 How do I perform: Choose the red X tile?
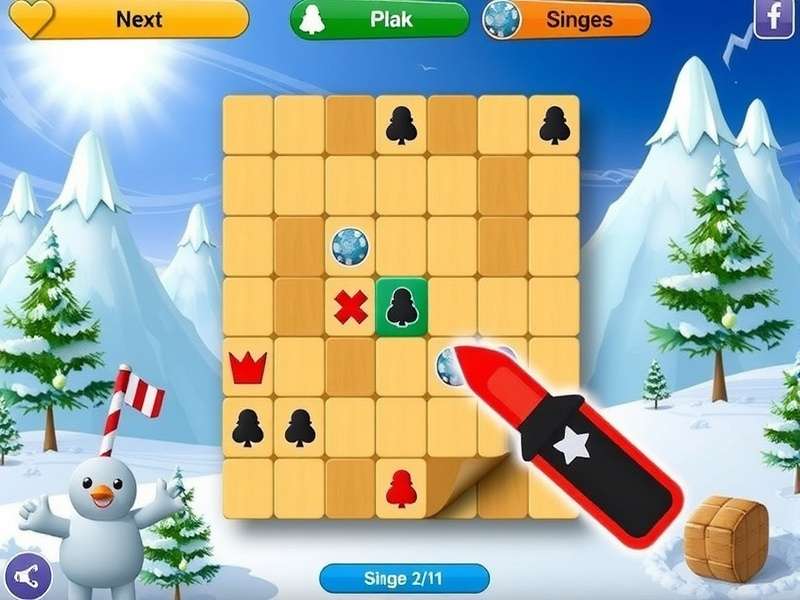tap(350, 307)
